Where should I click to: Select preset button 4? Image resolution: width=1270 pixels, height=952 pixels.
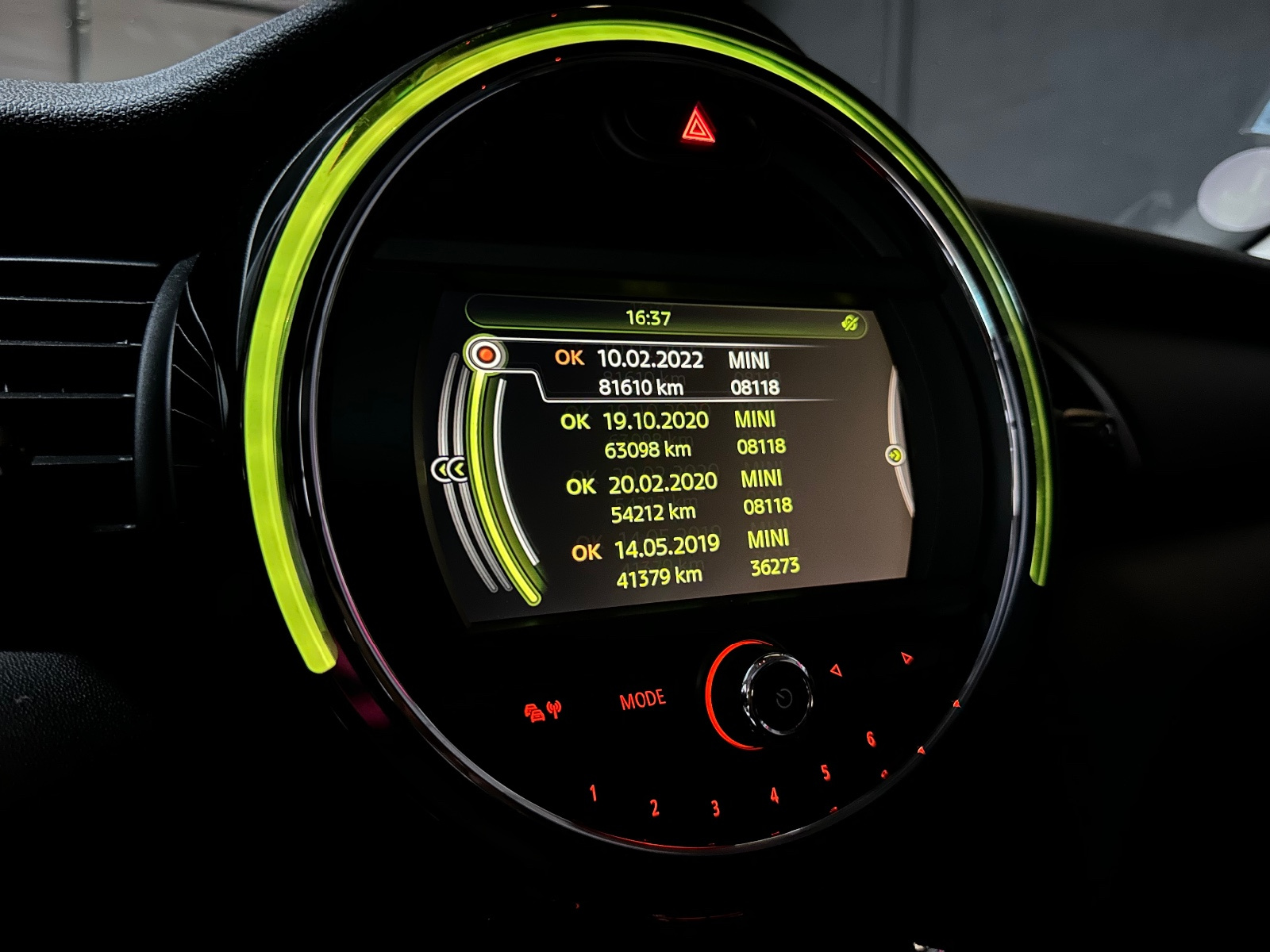point(774,795)
